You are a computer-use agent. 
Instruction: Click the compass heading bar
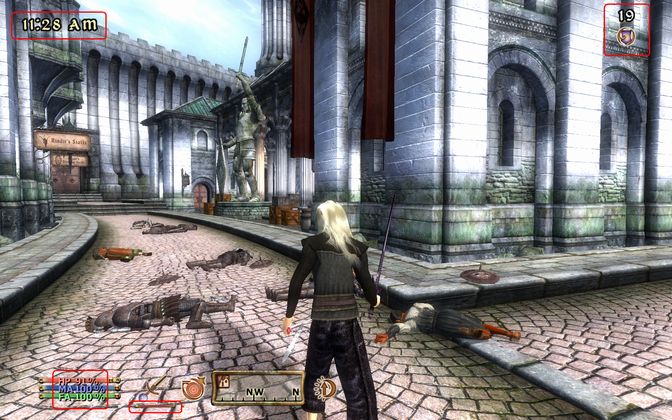pos(257,386)
